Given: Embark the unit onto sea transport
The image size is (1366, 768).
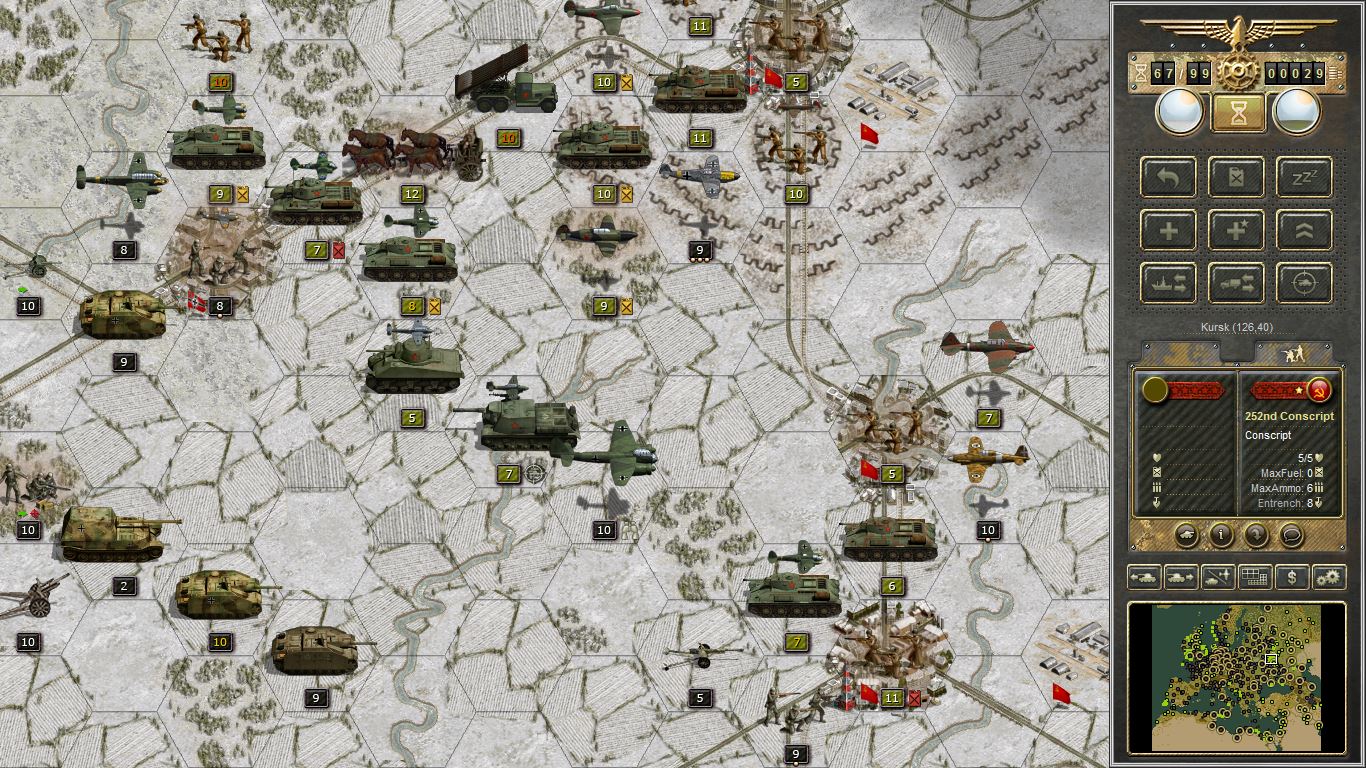Looking at the screenshot, I should coord(1168,283).
